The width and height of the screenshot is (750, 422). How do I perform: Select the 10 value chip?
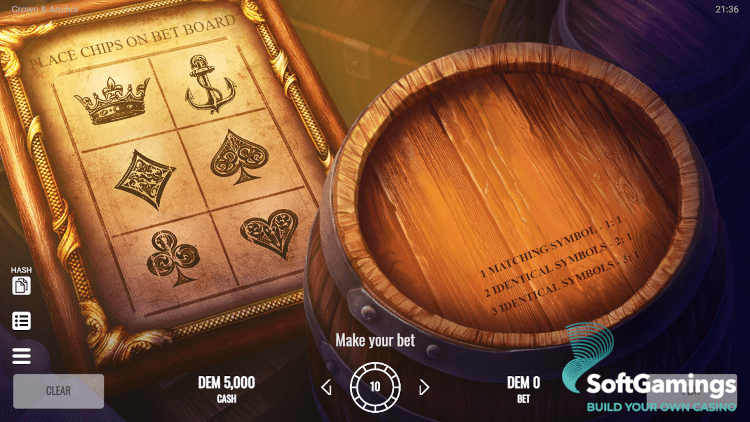(x=375, y=387)
